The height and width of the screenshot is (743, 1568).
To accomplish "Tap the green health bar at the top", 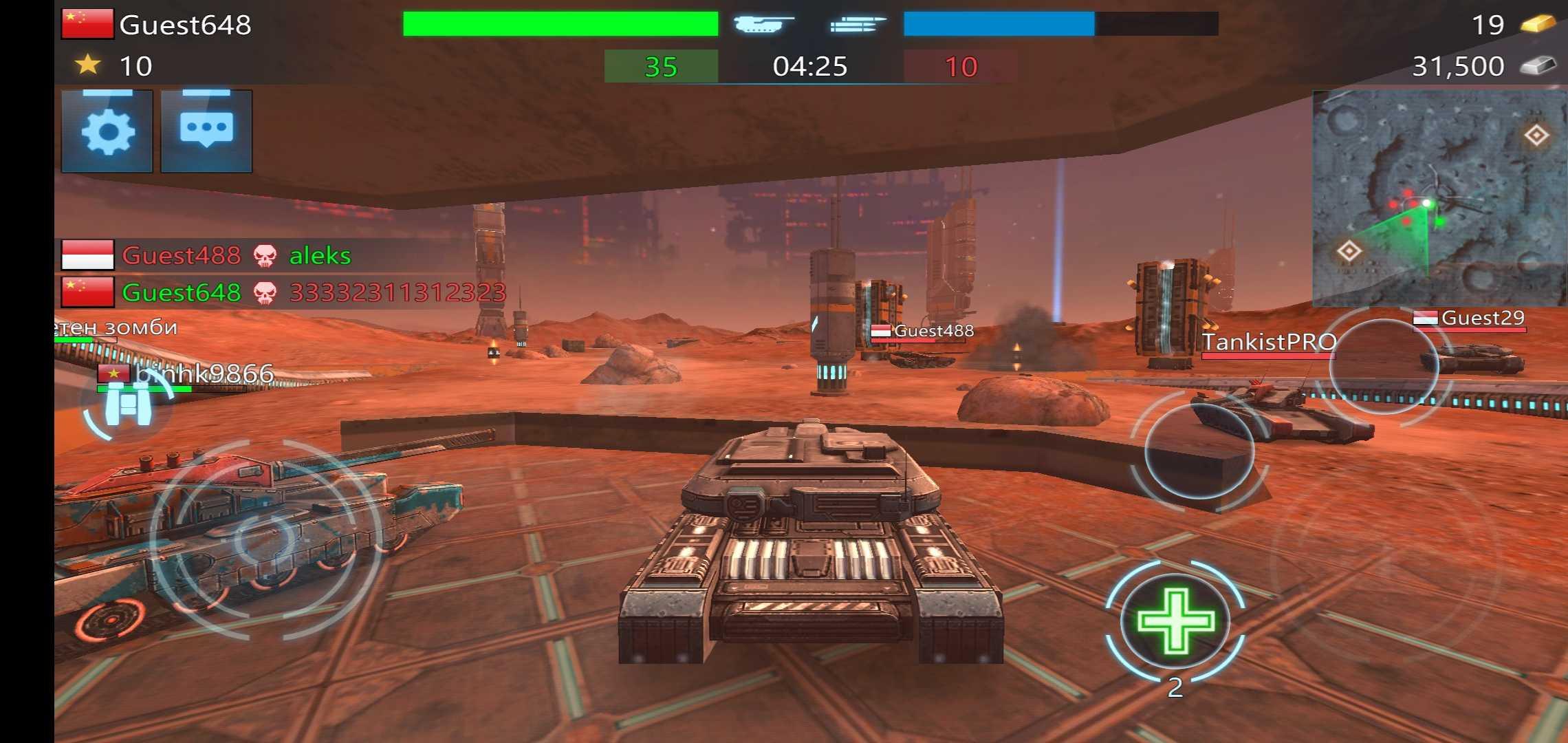I will [x=558, y=23].
